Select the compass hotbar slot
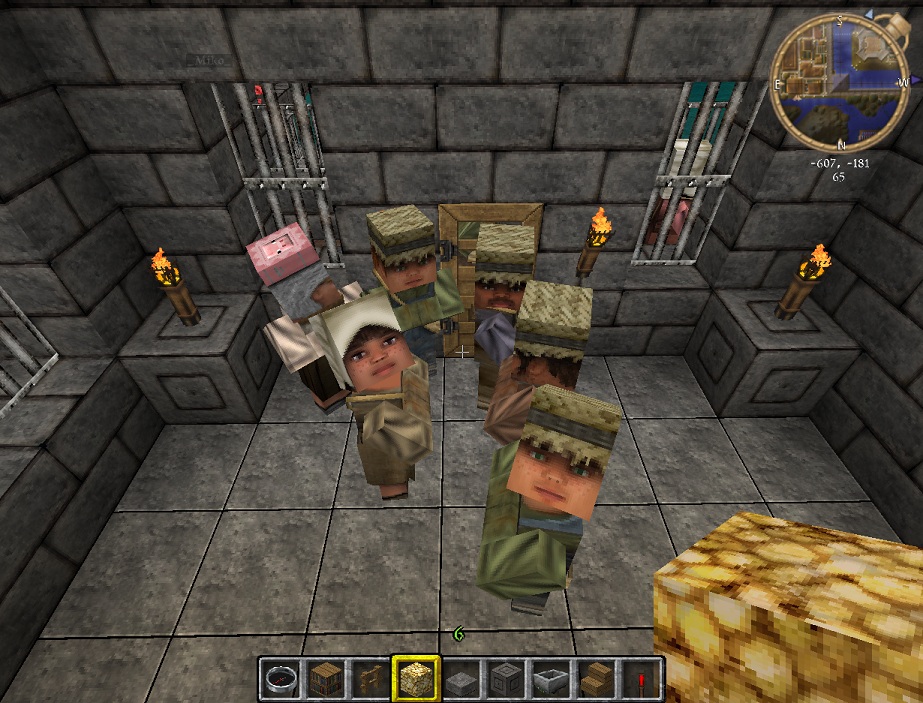The height and width of the screenshot is (703, 923). pos(281,679)
